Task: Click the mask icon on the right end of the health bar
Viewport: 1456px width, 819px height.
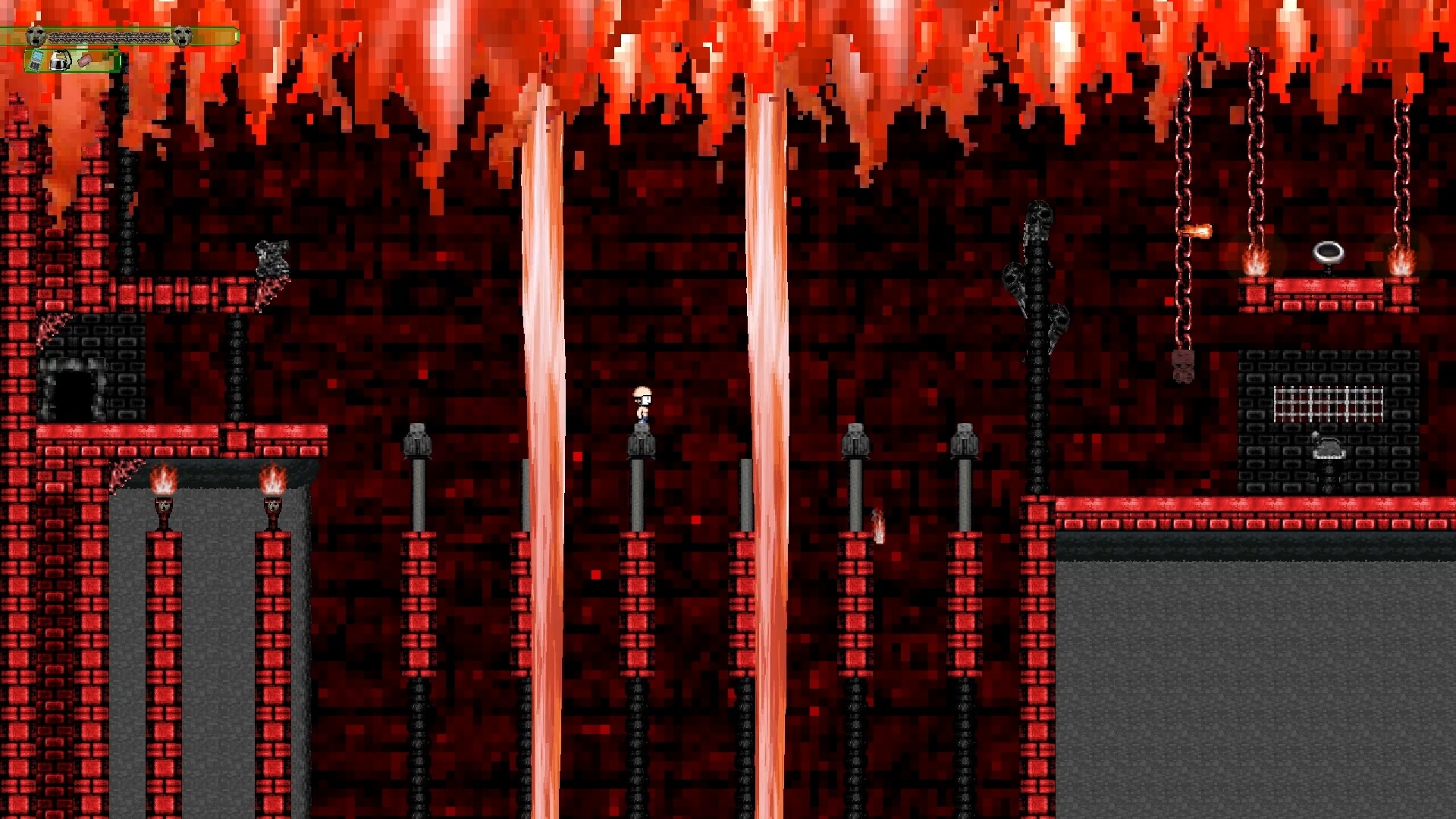Action: (182, 36)
